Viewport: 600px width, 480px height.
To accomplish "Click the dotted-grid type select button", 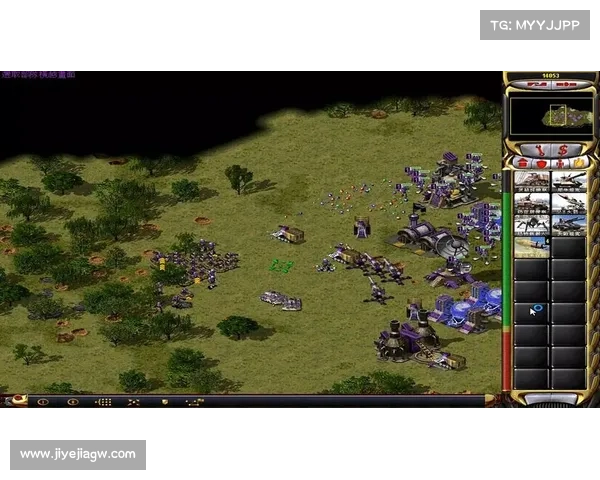I will tap(103, 401).
